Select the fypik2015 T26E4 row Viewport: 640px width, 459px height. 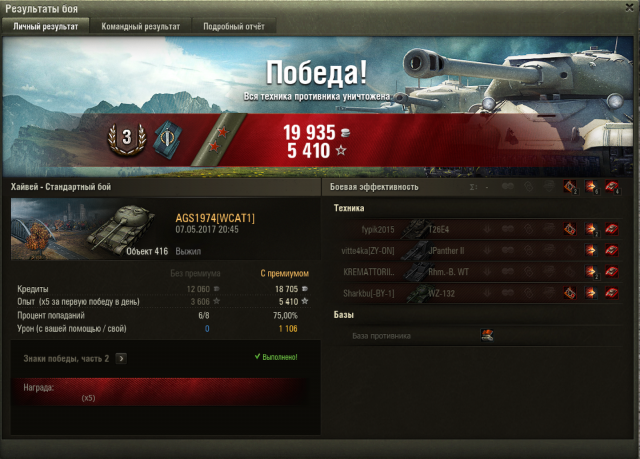click(x=476, y=228)
